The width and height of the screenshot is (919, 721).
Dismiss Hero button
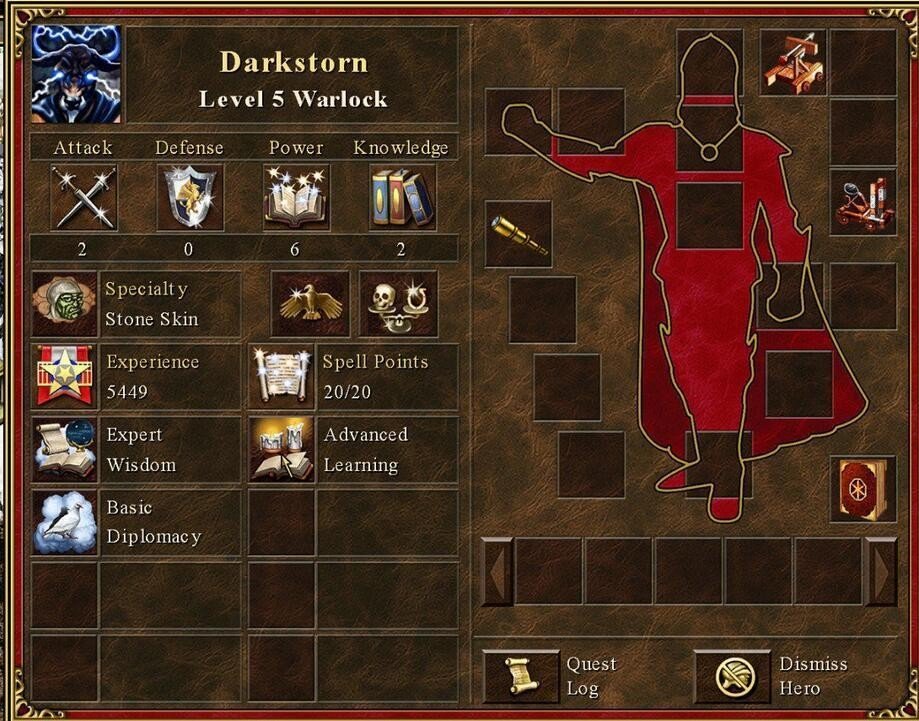(x=732, y=677)
